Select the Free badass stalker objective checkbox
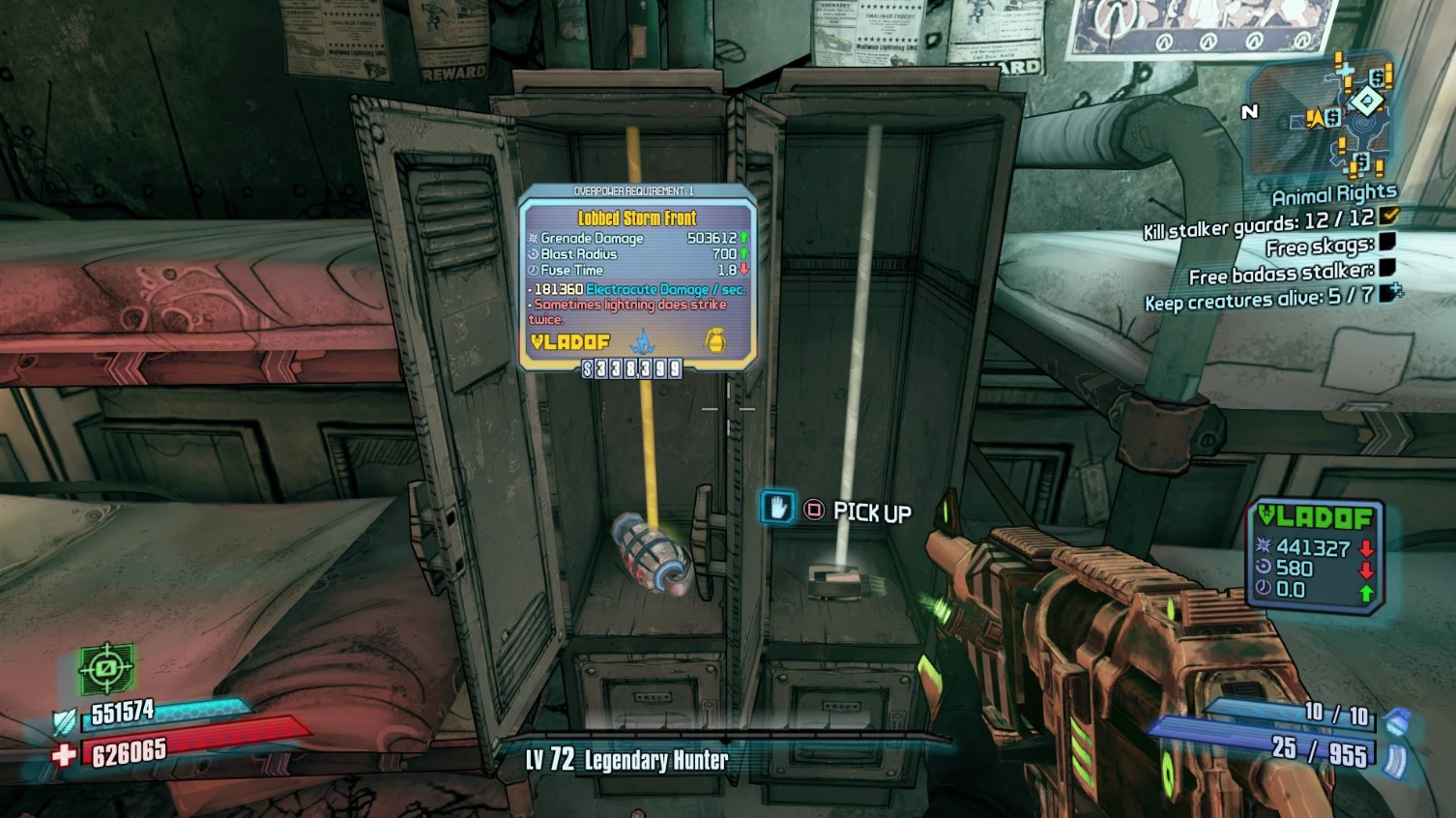The width and height of the screenshot is (1456, 818). tap(1386, 267)
